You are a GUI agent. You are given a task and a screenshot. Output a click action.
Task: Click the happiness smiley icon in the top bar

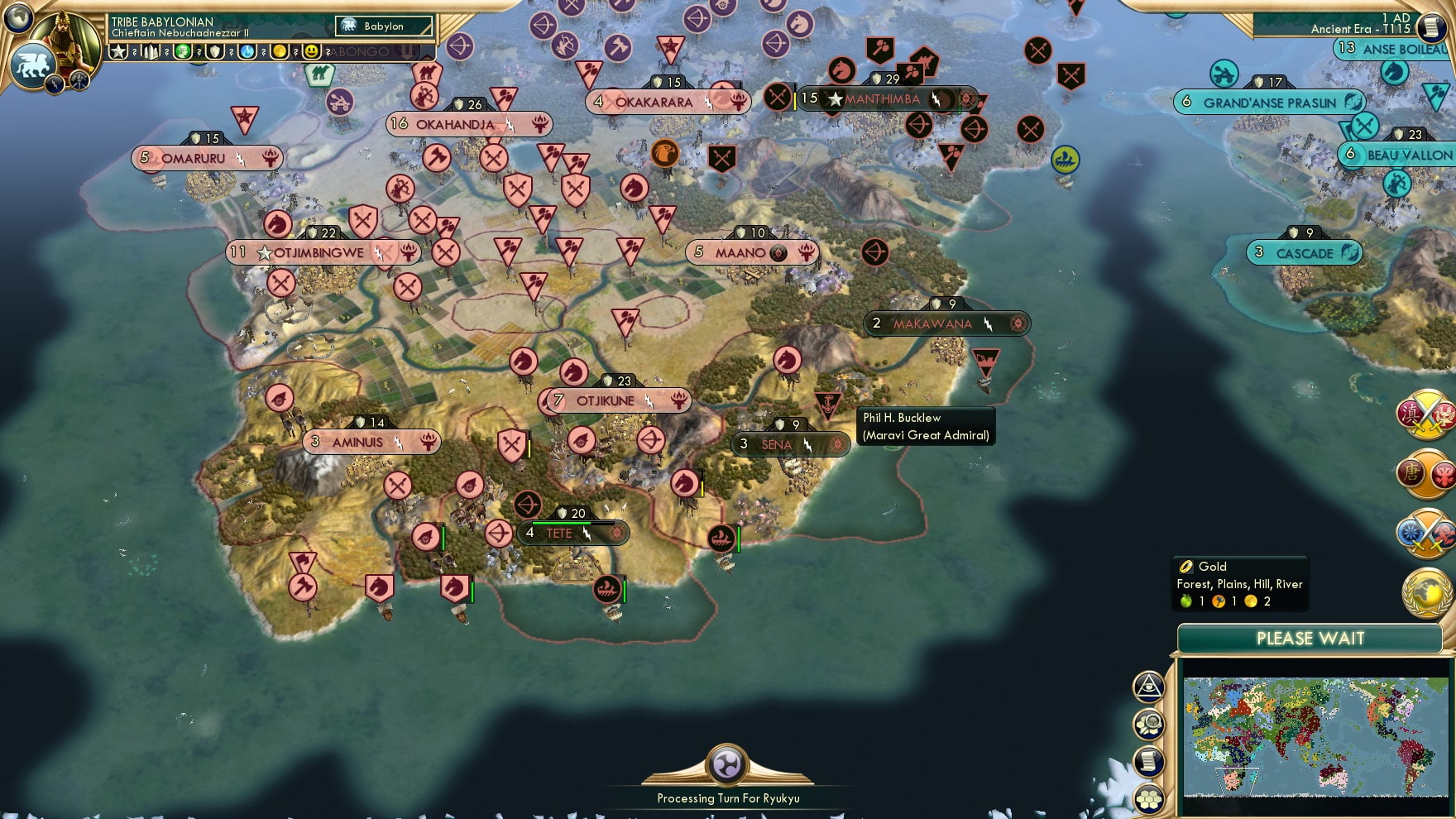312,51
